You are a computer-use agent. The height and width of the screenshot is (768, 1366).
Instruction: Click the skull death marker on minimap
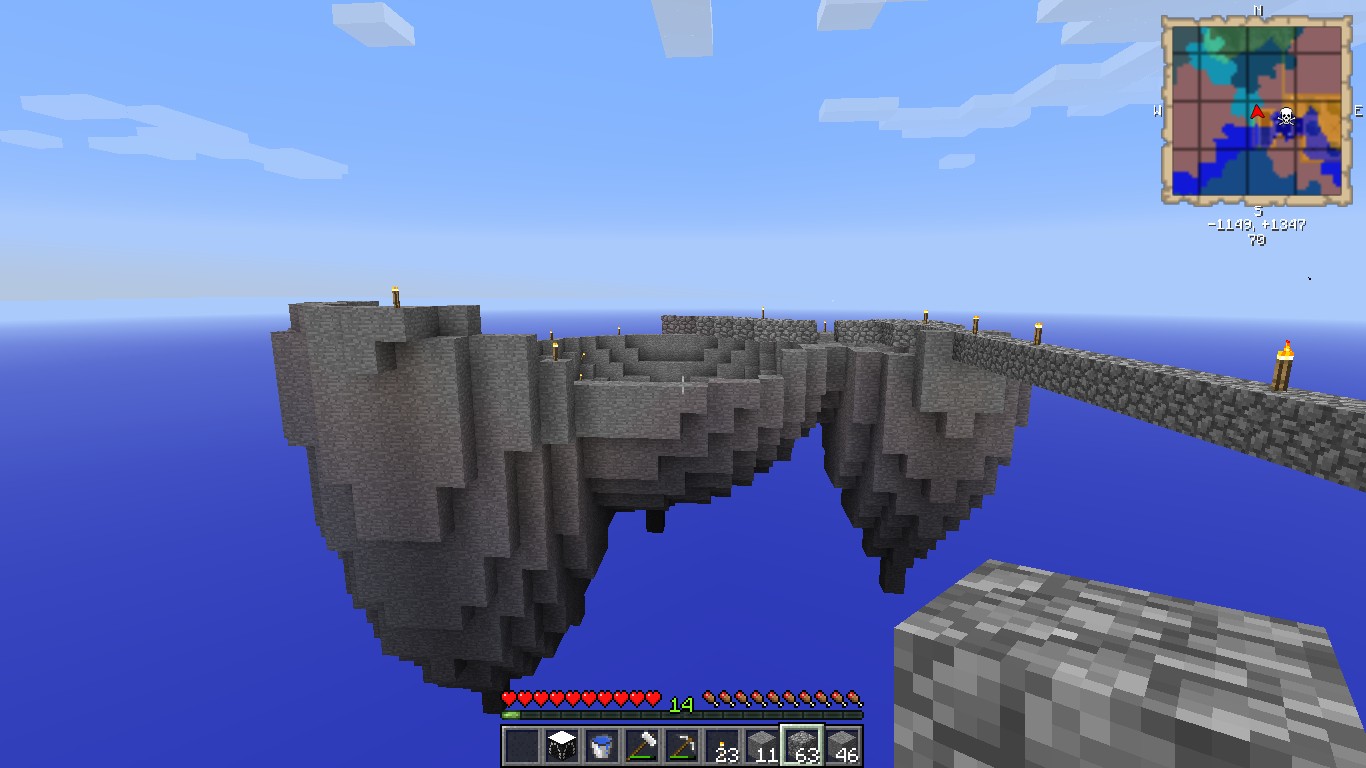(x=1286, y=117)
